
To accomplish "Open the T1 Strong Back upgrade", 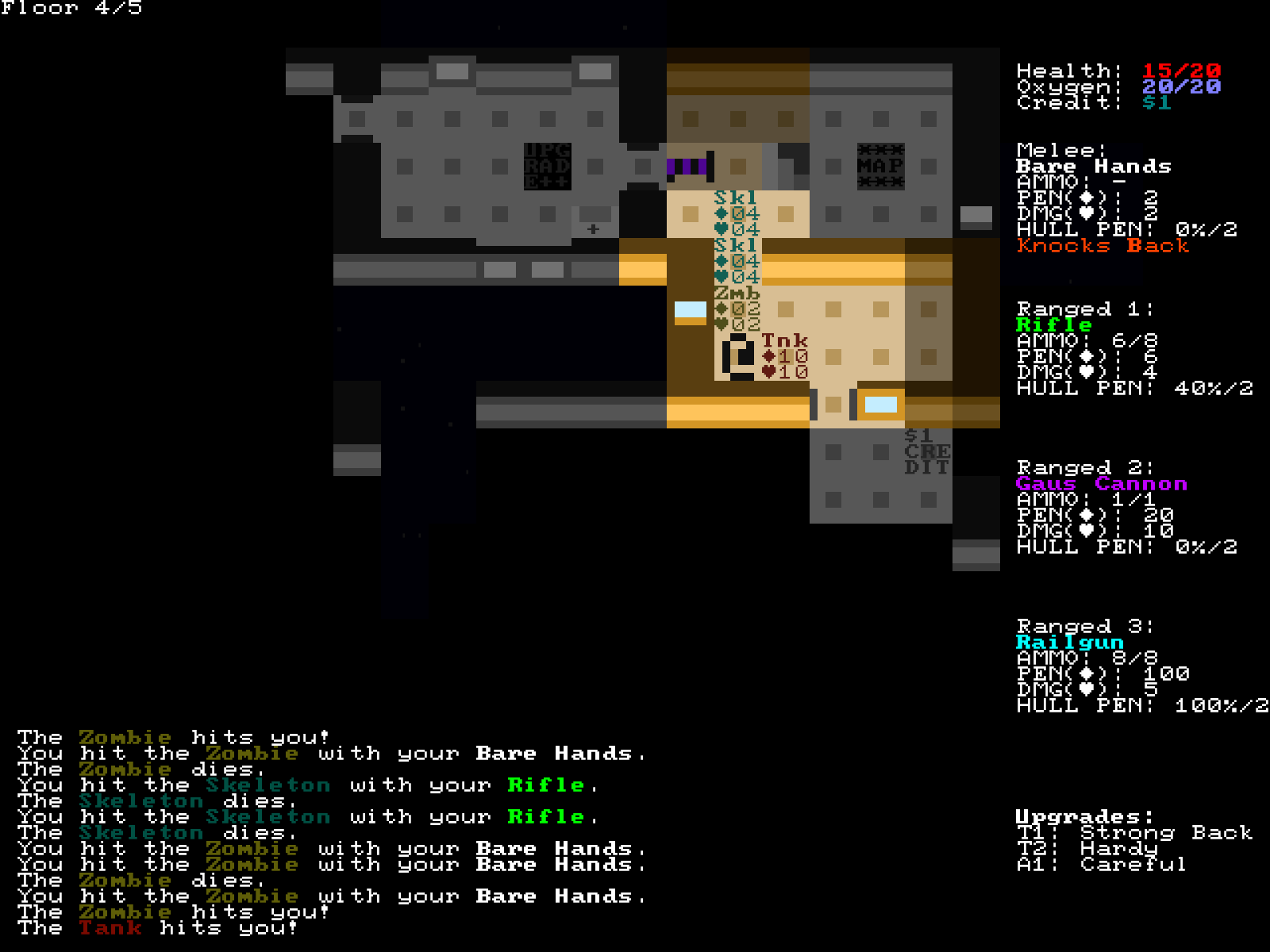I will click(x=1135, y=833).
